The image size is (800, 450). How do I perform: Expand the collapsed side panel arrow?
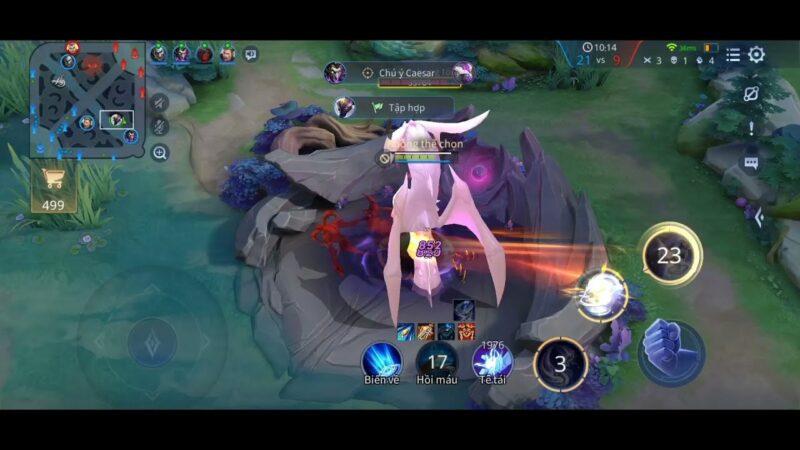coord(759,217)
